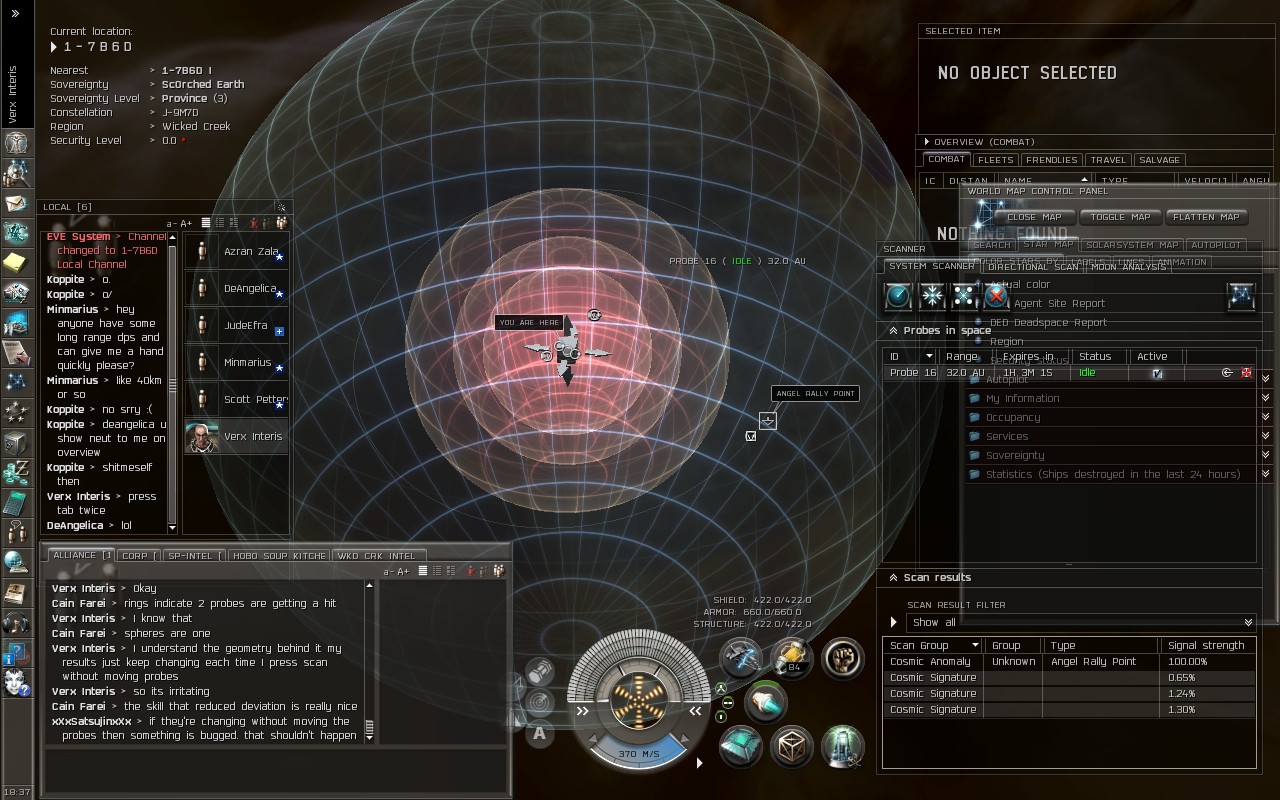
Task: Switch to the Corp chat tab
Action: tap(138, 556)
